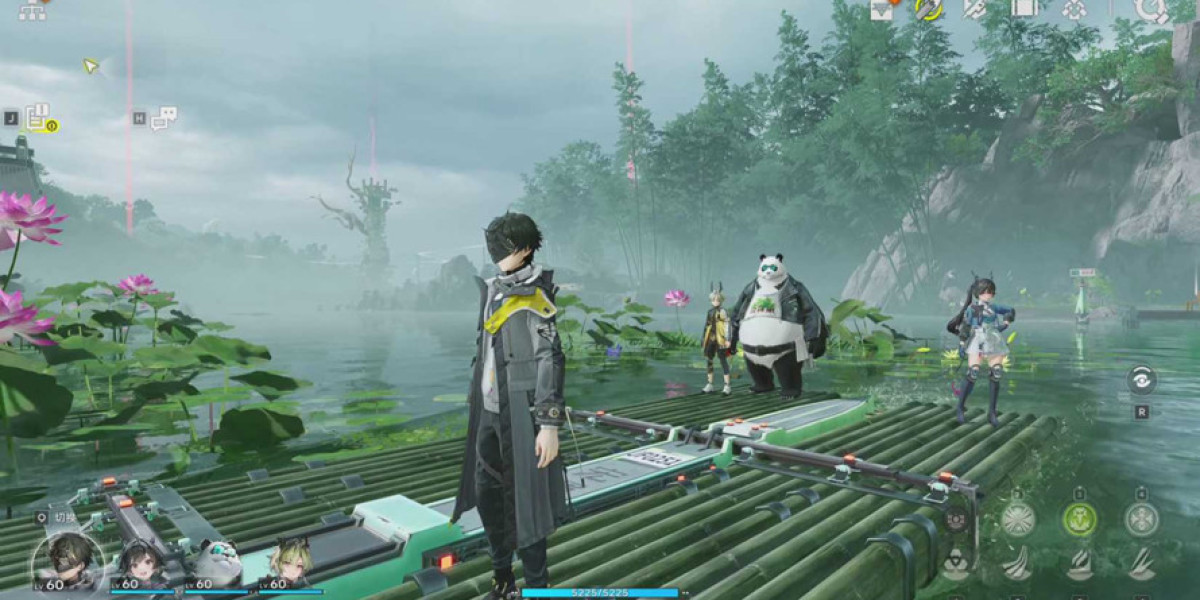Open the mission log icon with yellow badge
The height and width of the screenshot is (600, 1200).
coord(39,118)
